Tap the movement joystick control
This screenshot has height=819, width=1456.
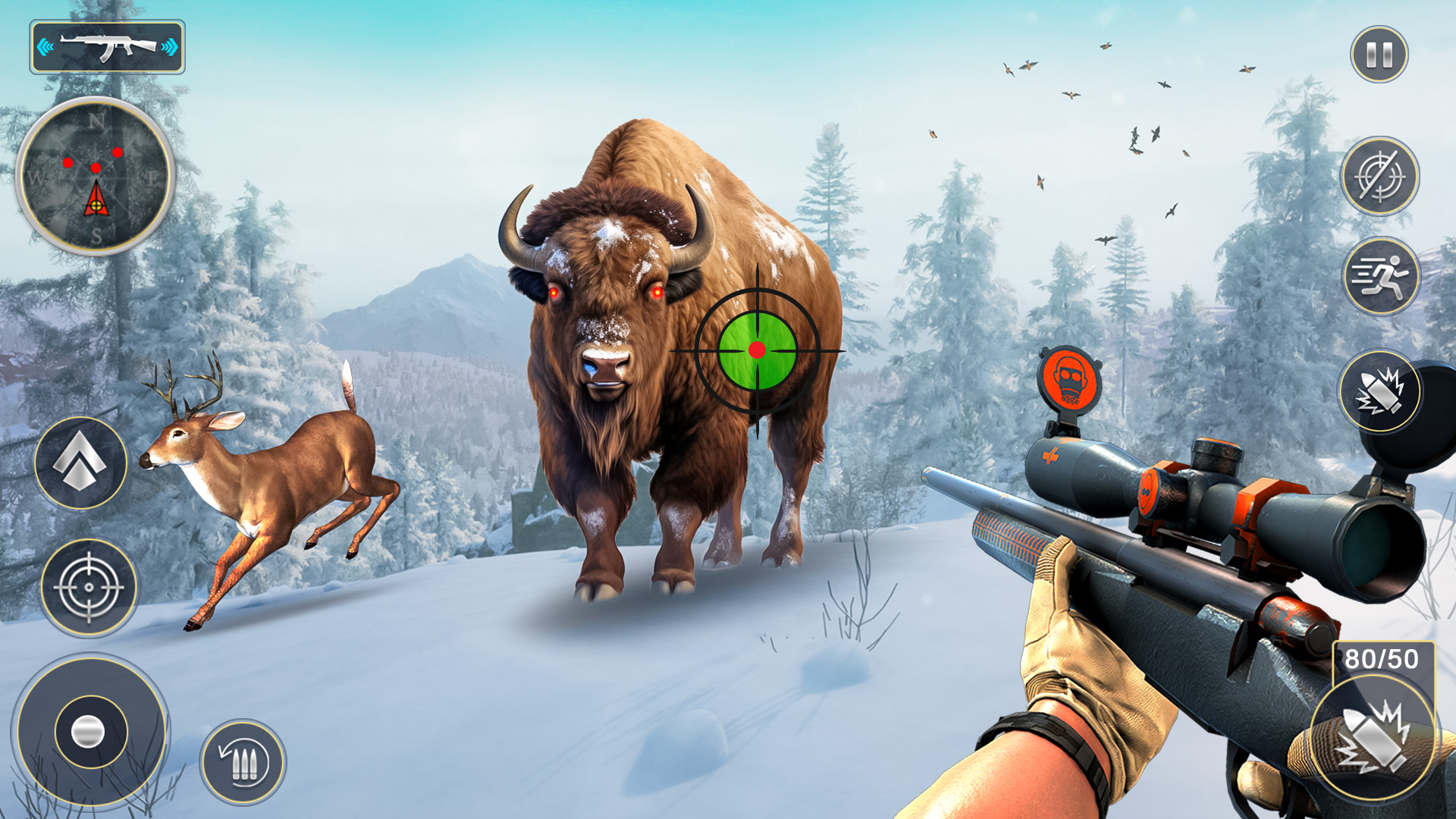coord(87,732)
